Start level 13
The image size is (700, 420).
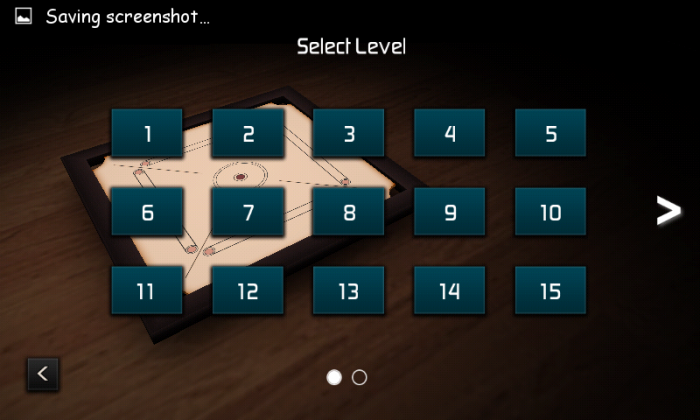349,291
